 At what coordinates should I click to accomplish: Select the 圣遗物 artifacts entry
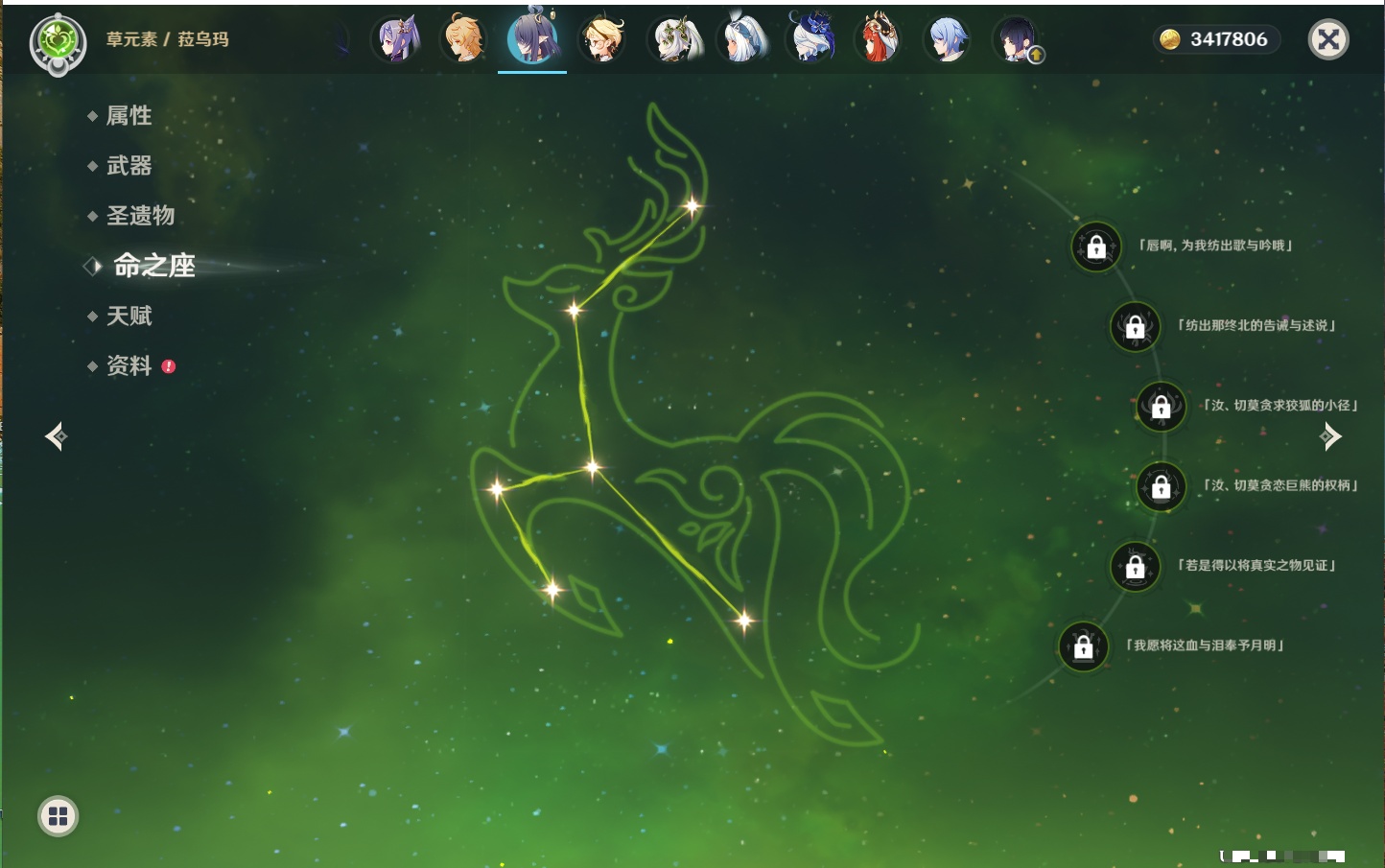click(140, 216)
